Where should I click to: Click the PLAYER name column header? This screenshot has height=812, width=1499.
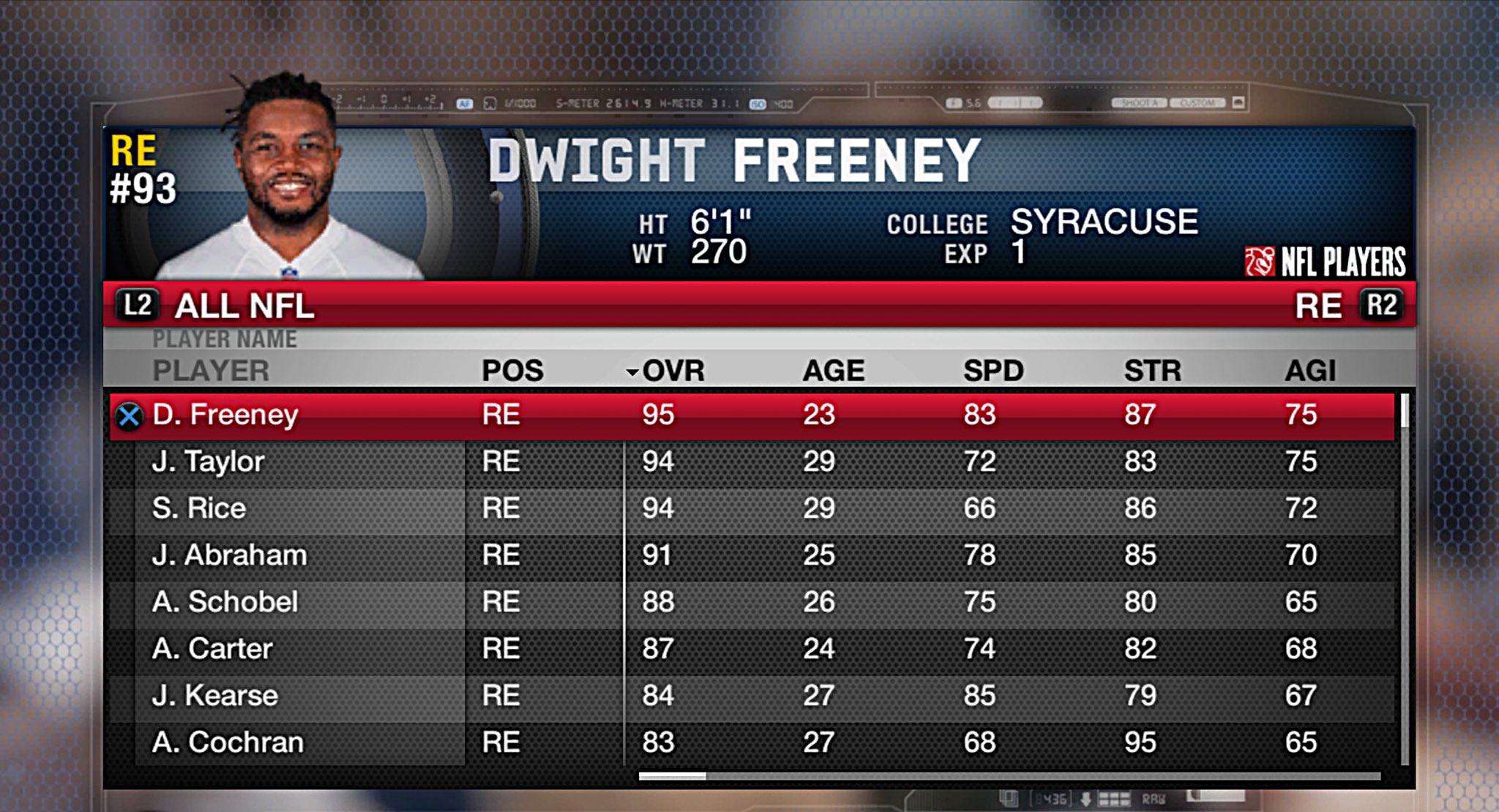pyautogui.click(x=211, y=371)
